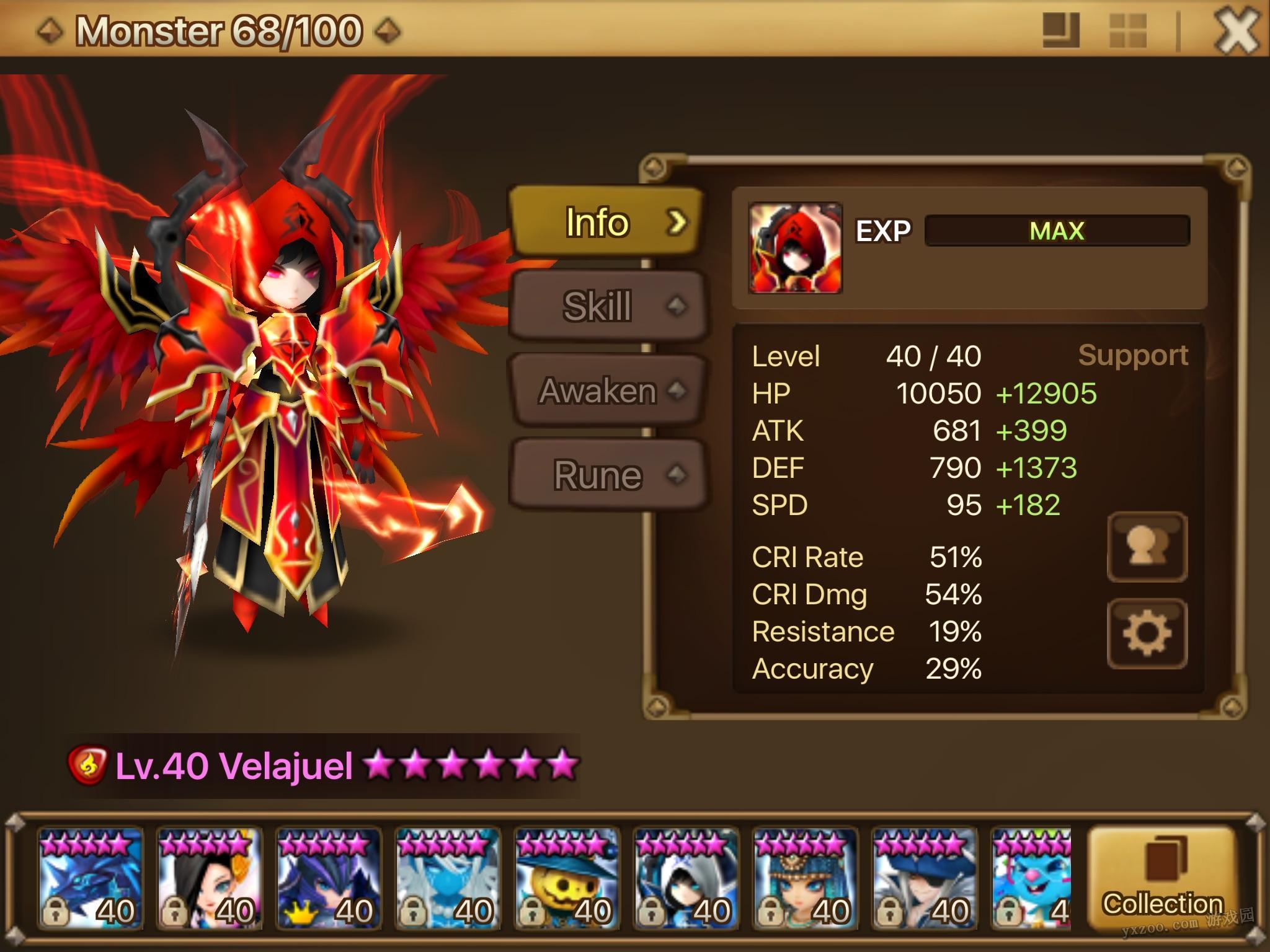
Task: Switch to the Info tab
Action: click(606, 223)
